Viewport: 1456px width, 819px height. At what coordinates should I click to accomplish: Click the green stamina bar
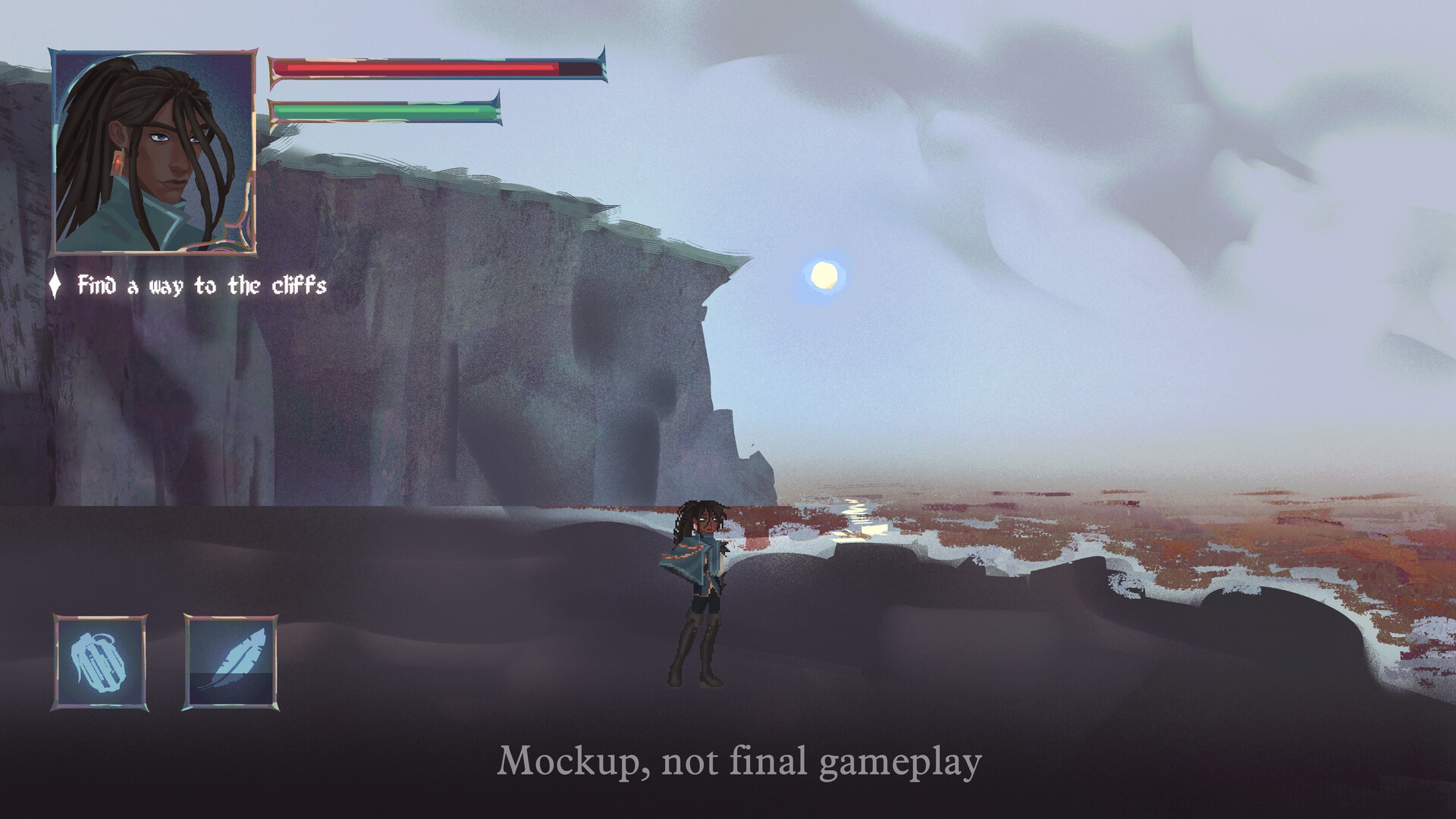click(x=383, y=111)
